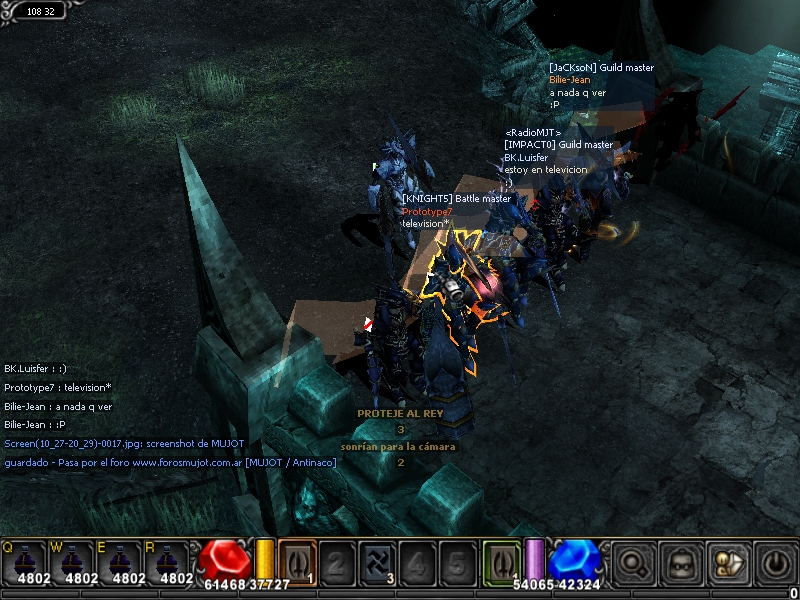Select the empty skill slot 2
This screenshot has width=800, height=600.
click(x=337, y=562)
